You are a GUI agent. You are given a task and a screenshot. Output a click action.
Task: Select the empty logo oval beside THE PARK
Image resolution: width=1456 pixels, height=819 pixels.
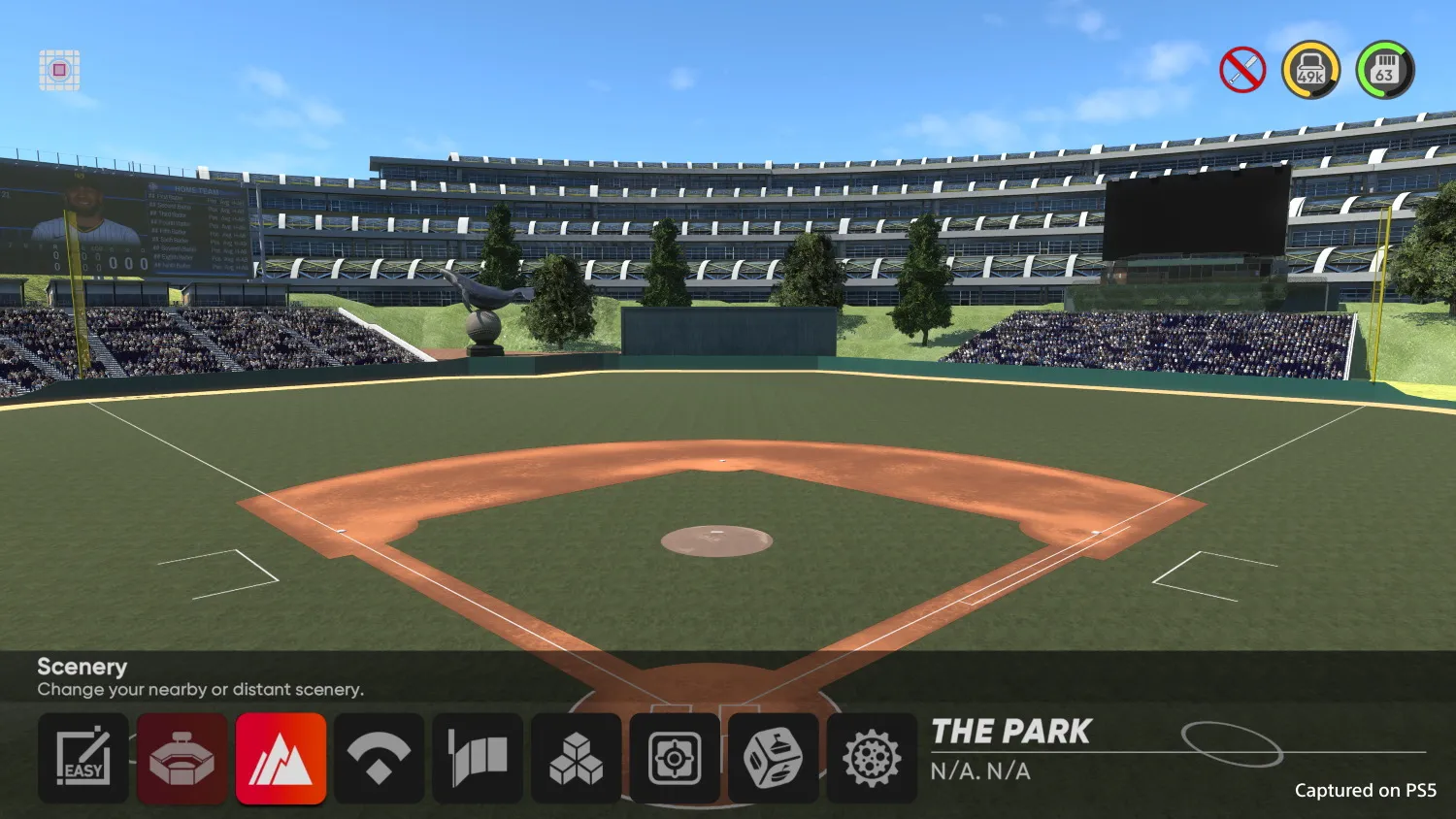[x=1235, y=743]
